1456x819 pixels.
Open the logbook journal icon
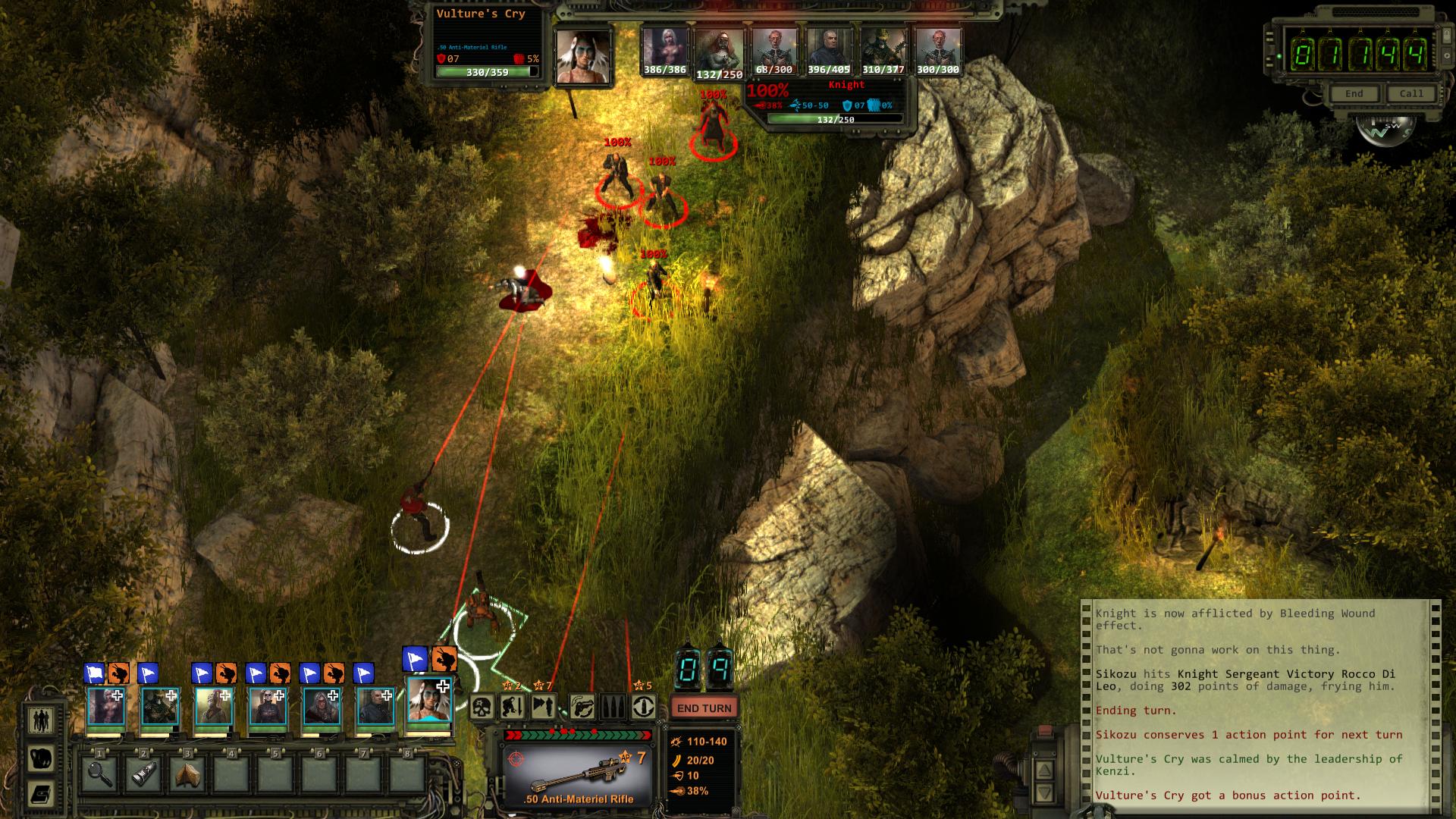point(40,795)
